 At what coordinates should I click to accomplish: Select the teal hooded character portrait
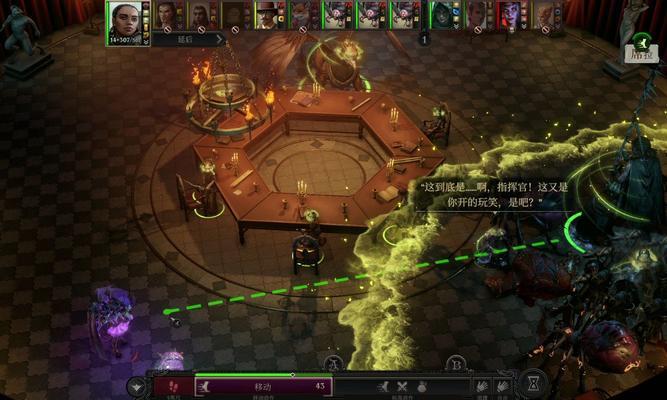442,14
